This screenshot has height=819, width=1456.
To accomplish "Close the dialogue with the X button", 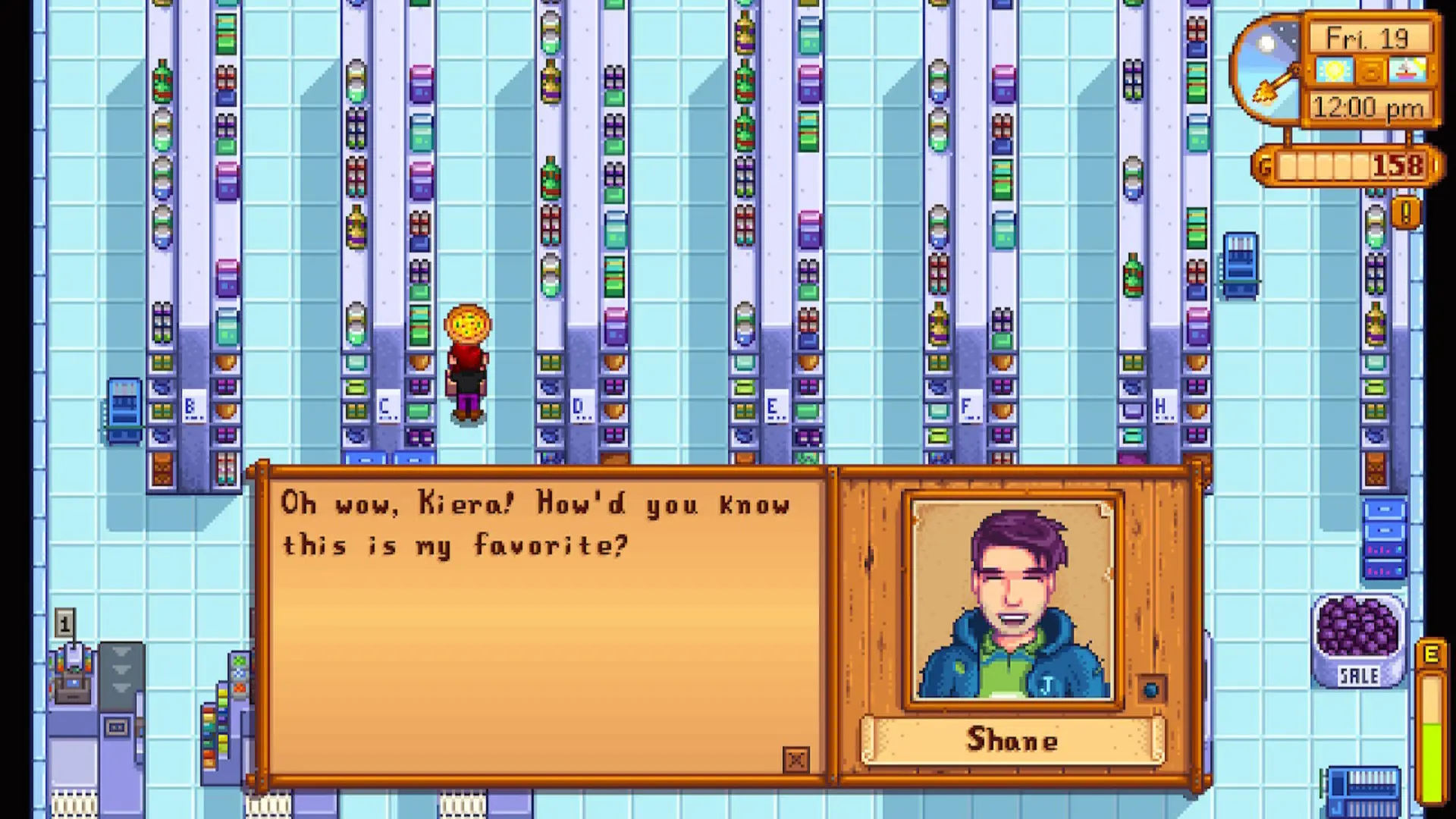I will tap(796, 761).
